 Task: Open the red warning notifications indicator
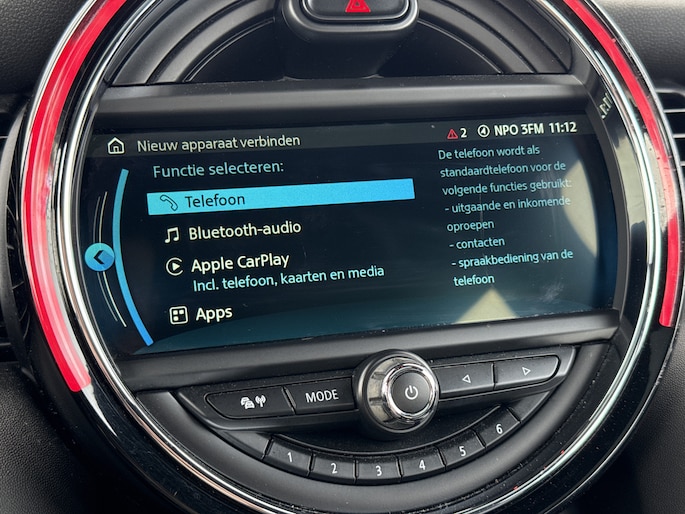[457, 132]
